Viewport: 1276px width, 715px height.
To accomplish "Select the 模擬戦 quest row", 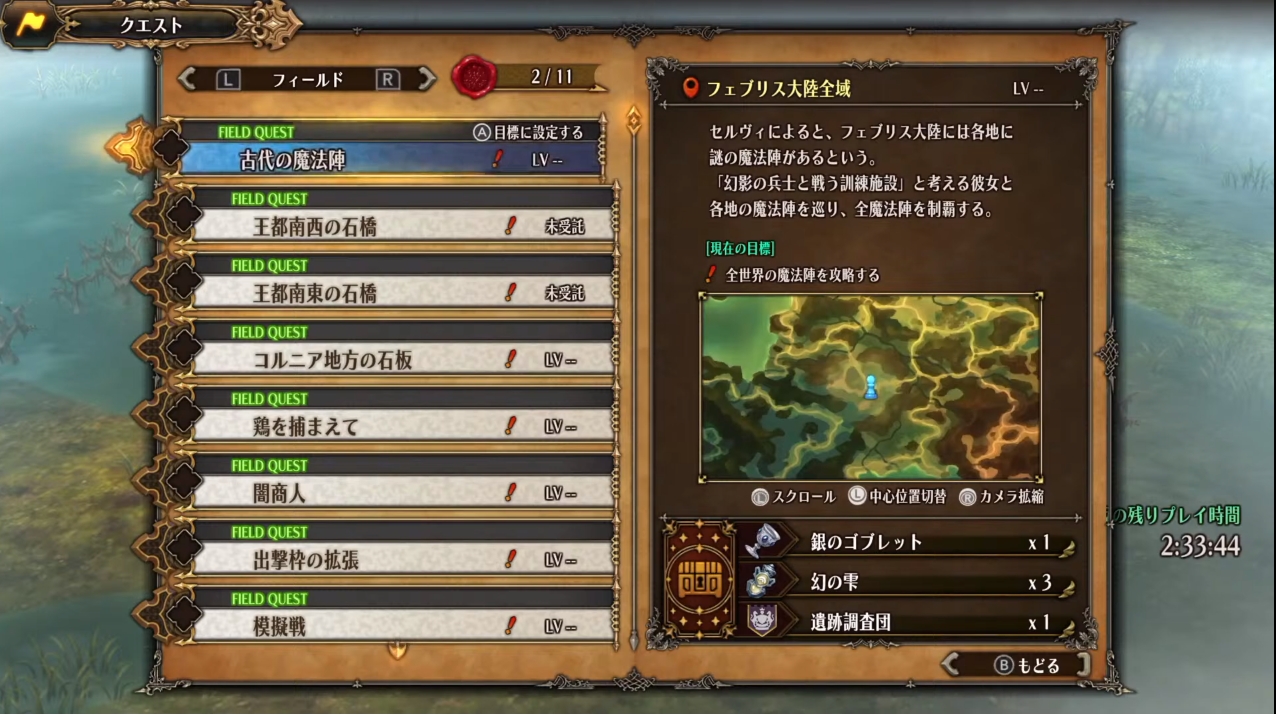I will (x=400, y=627).
